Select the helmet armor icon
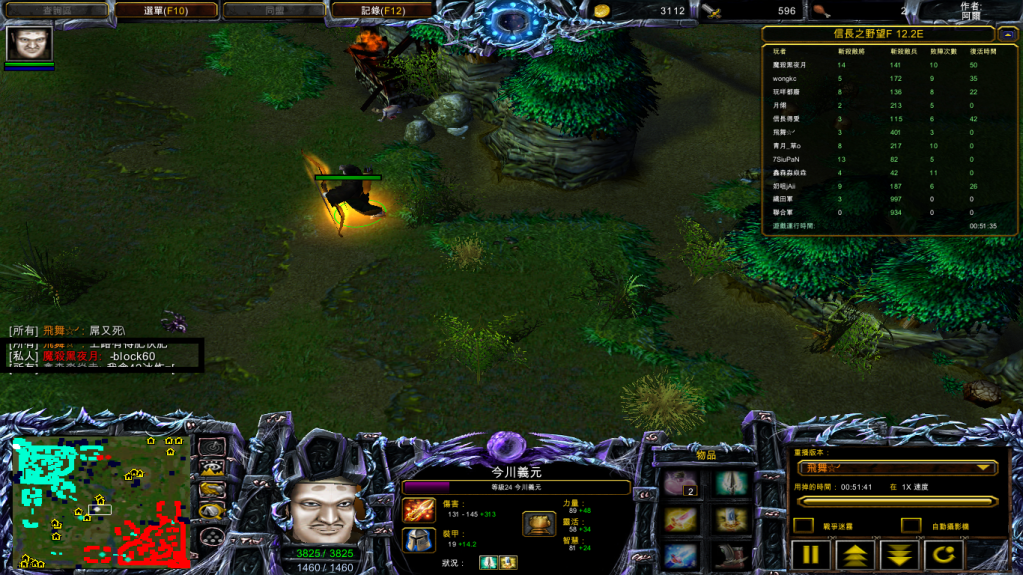This screenshot has height=575, width=1023. (x=418, y=541)
